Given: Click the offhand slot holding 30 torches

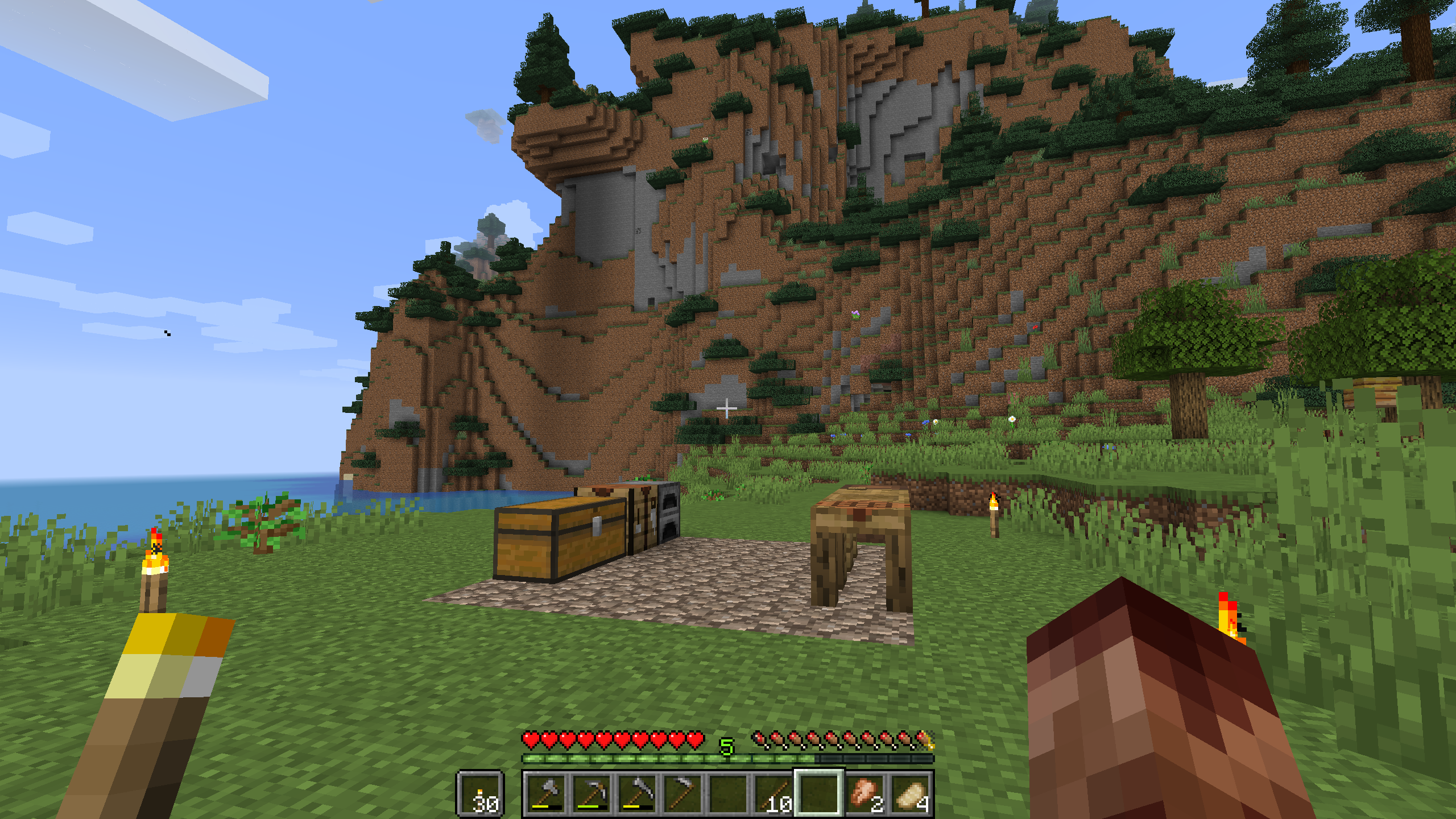Looking at the screenshot, I should [481, 794].
